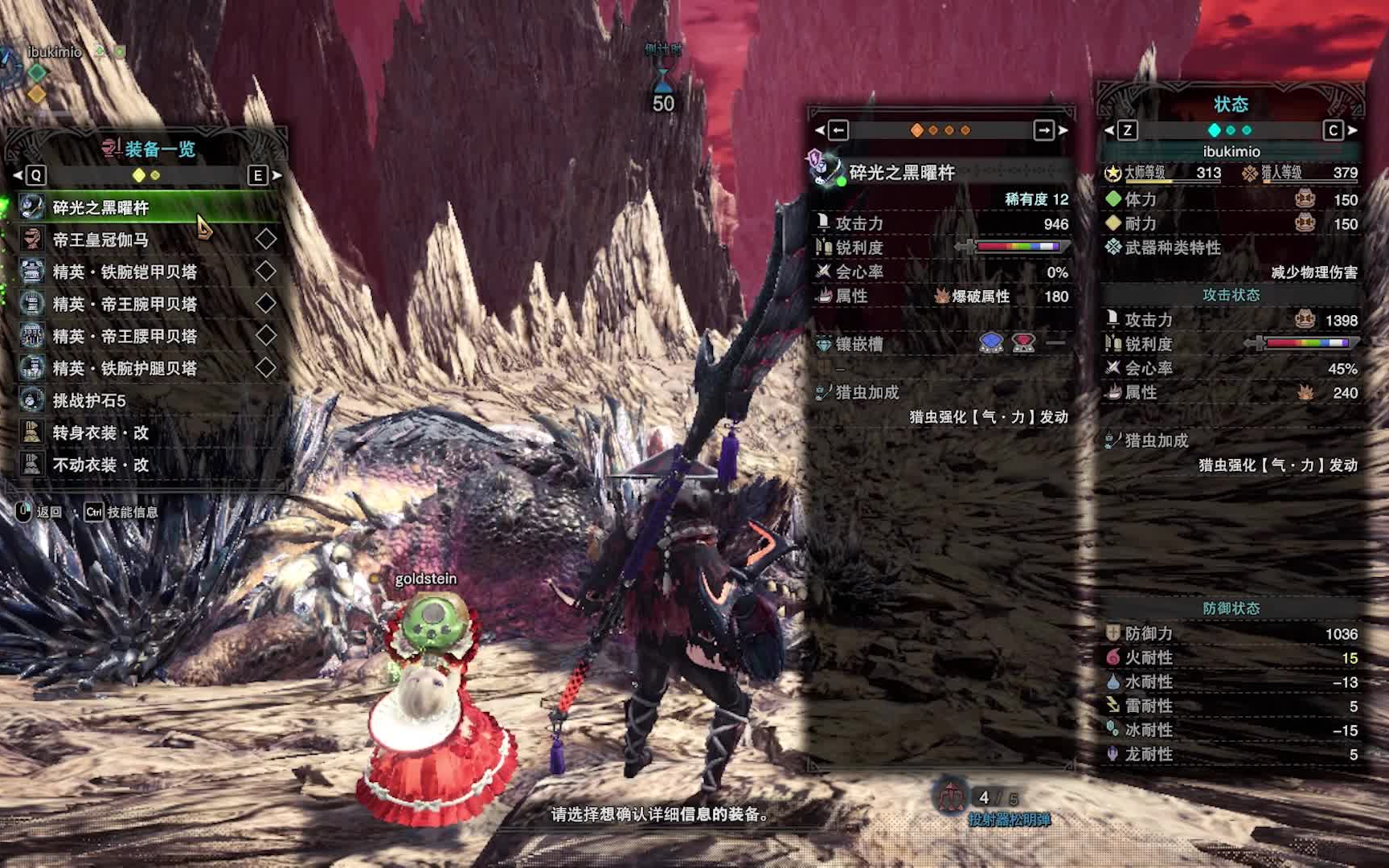The height and width of the screenshot is (868, 1389).
Task: Switch status panel to previous page
Action: pyautogui.click(x=1127, y=130)
